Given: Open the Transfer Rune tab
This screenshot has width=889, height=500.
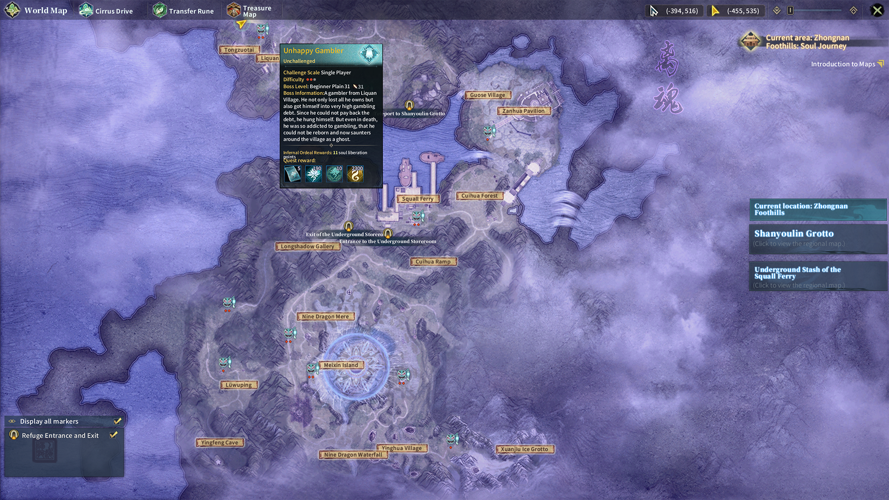Looking at the screenshot, I should coord(183,11).
